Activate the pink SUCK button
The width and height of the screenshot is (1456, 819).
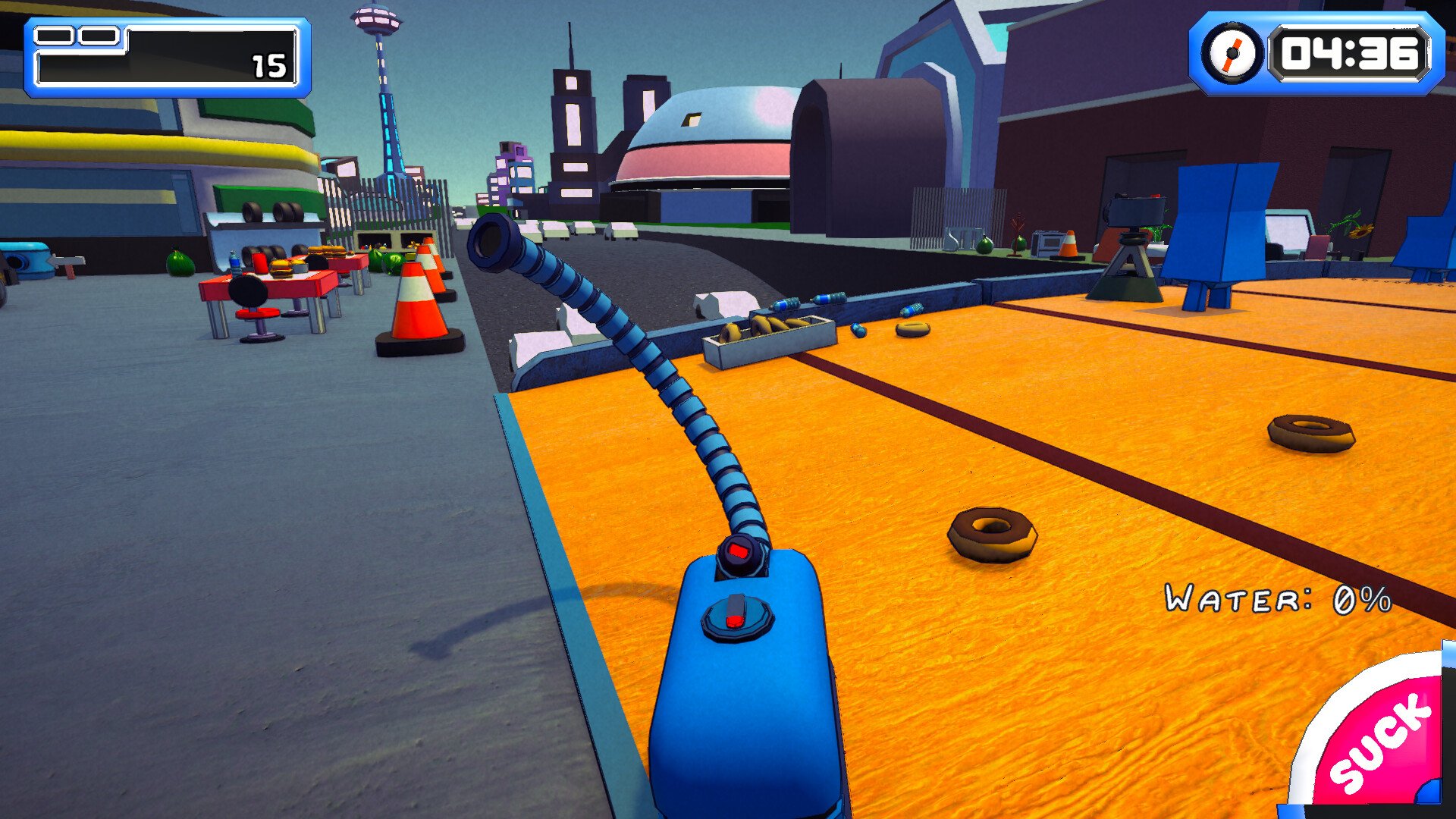click(1380, 743)
